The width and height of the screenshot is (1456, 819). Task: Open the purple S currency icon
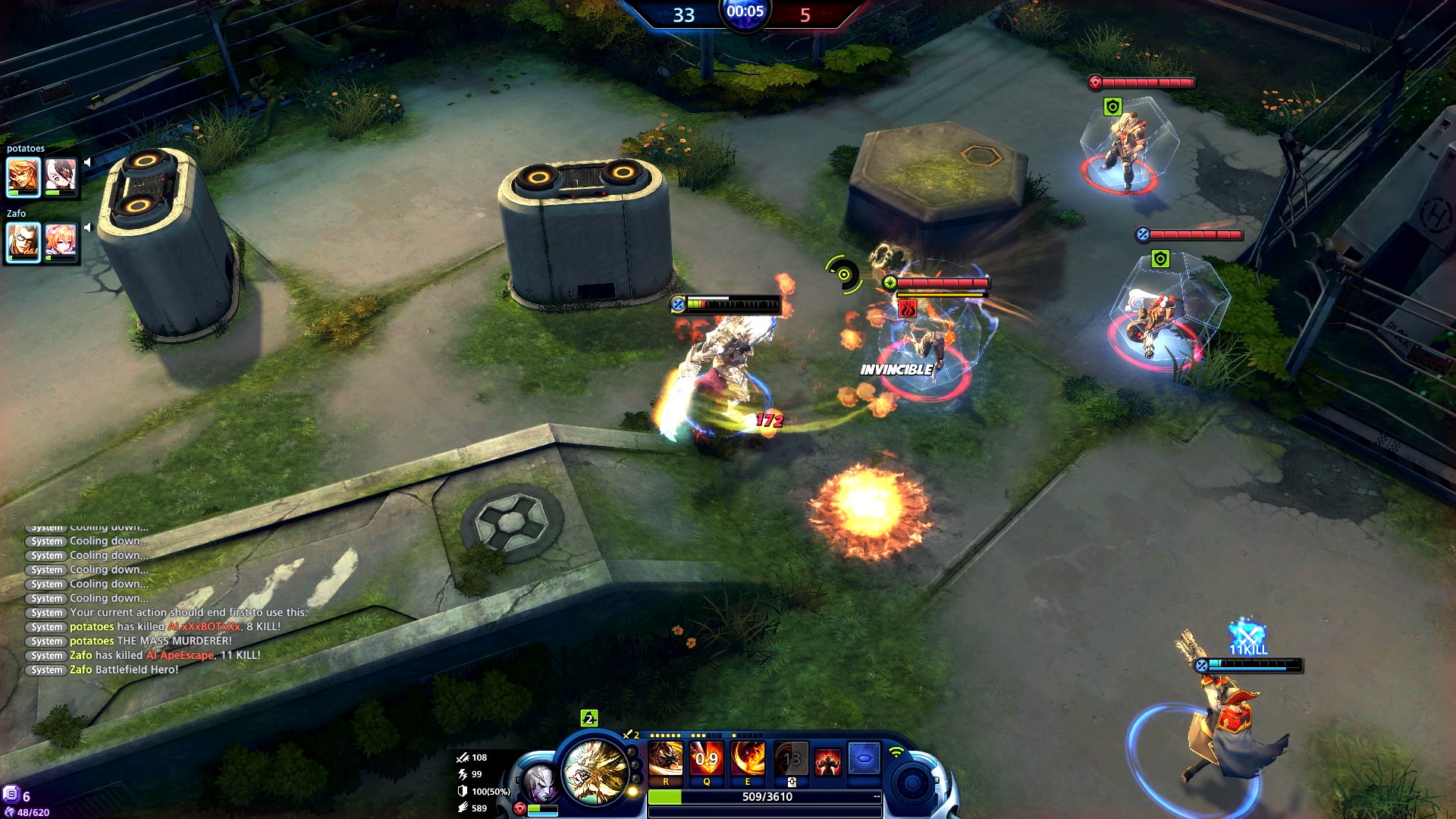click(x=11, y=794)
